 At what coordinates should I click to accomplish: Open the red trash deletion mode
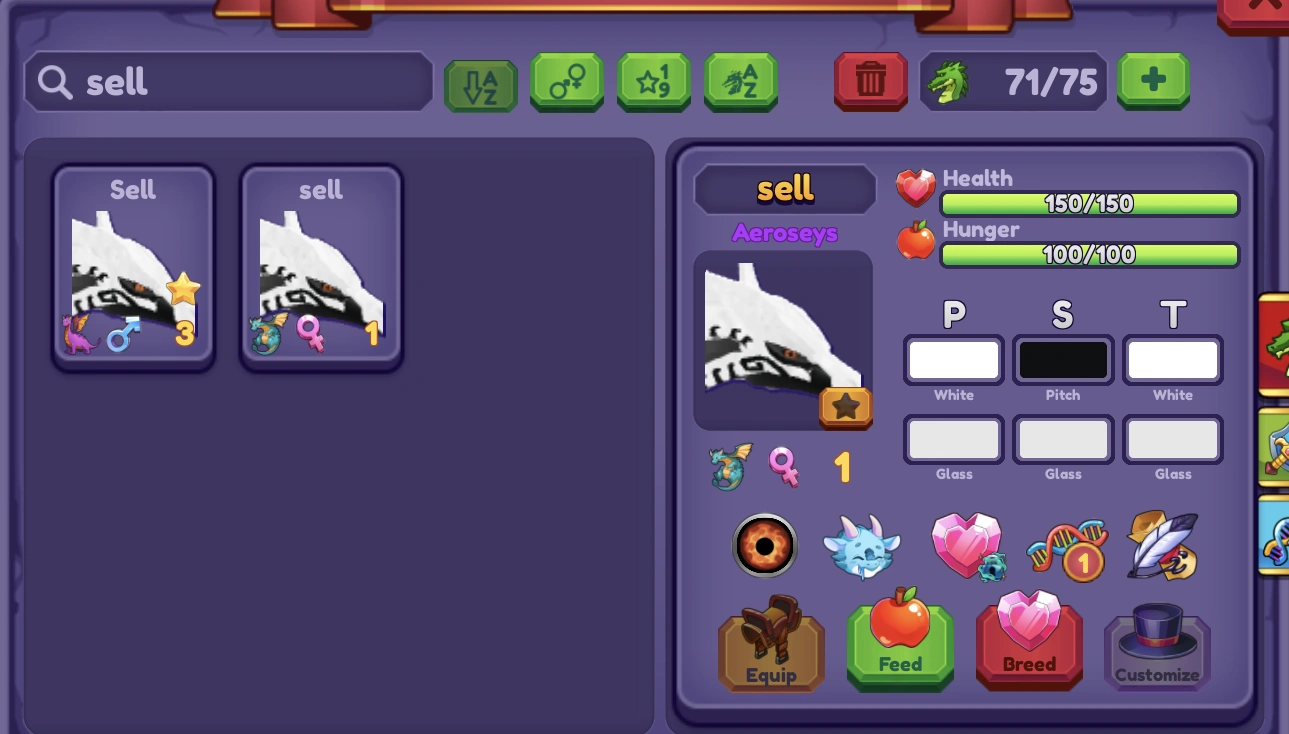pos(870,81)
